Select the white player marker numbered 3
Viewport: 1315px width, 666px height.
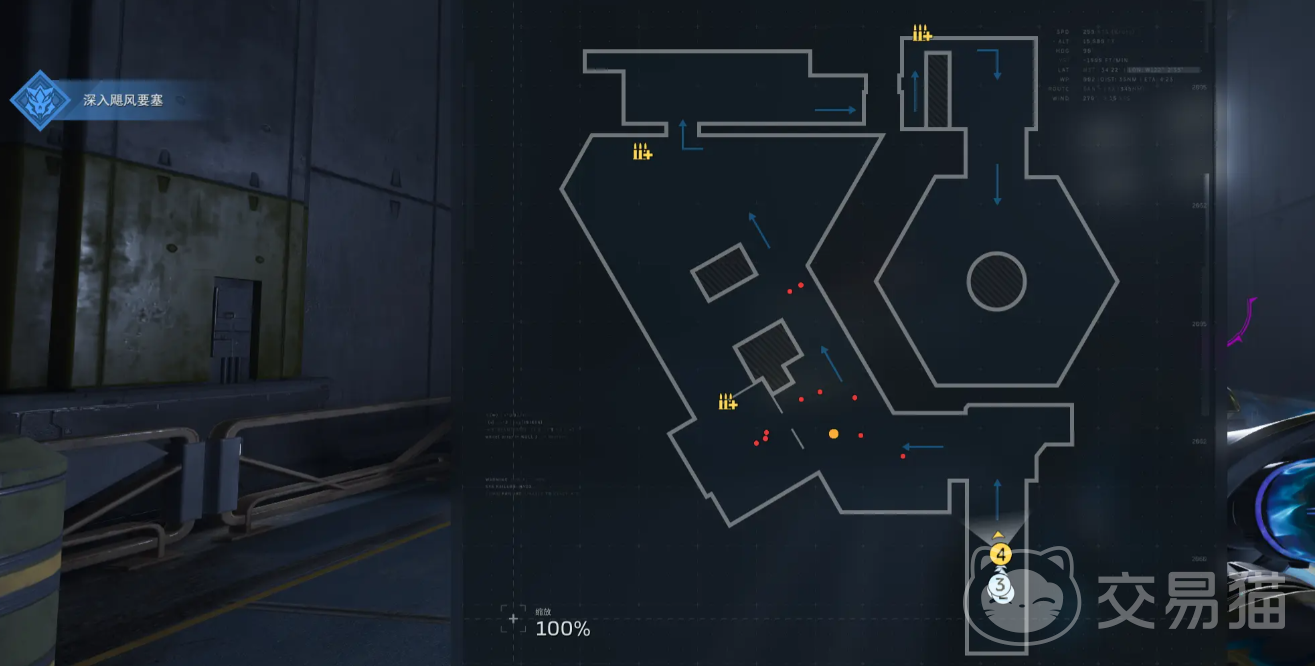point(998,584)
